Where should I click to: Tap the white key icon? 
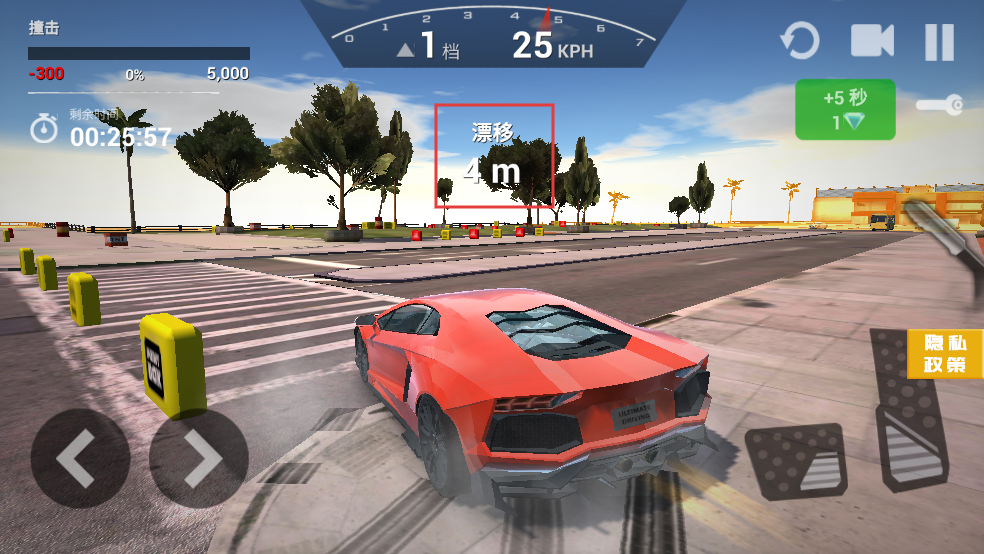(939, 104)
